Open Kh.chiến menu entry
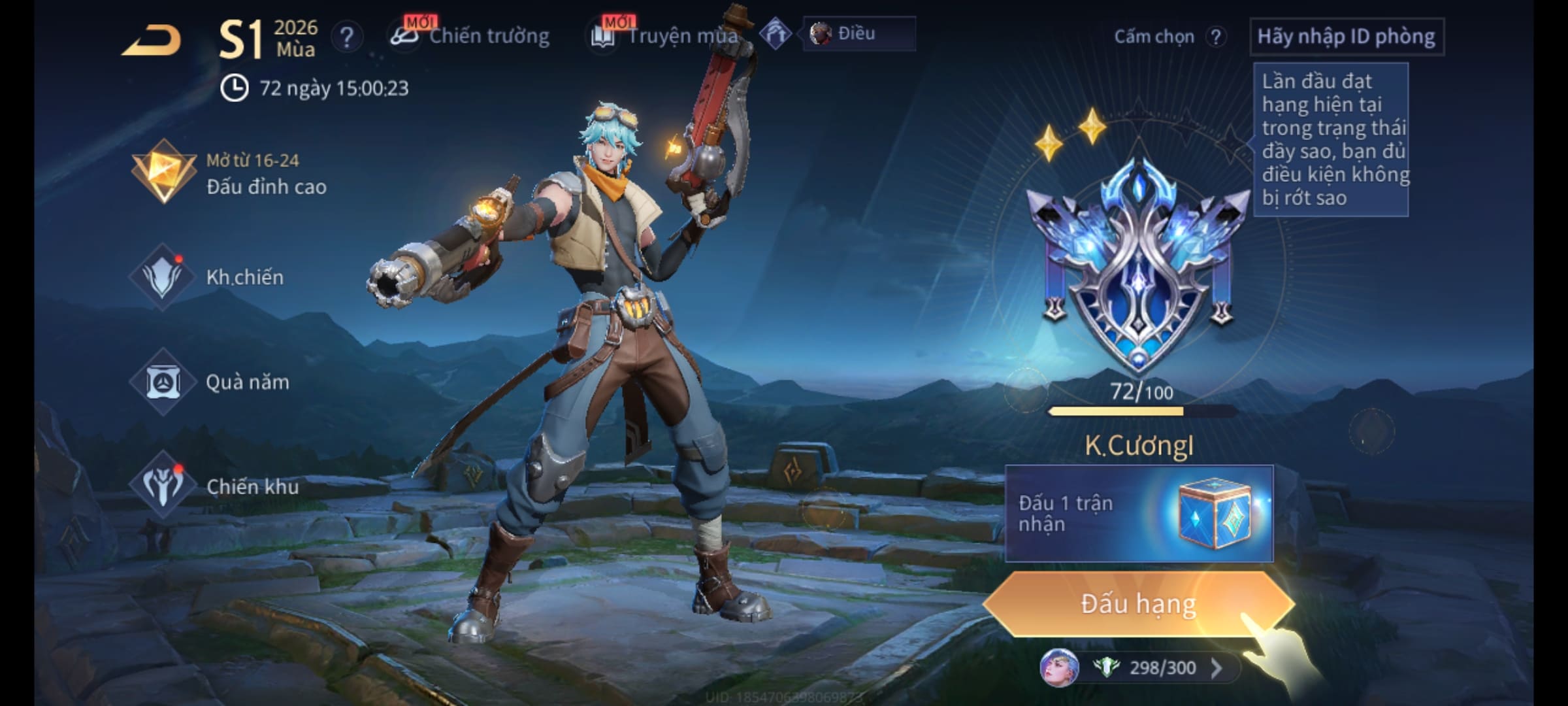The height and width of the screenshot is (706, 1568). tap(209, 277)
